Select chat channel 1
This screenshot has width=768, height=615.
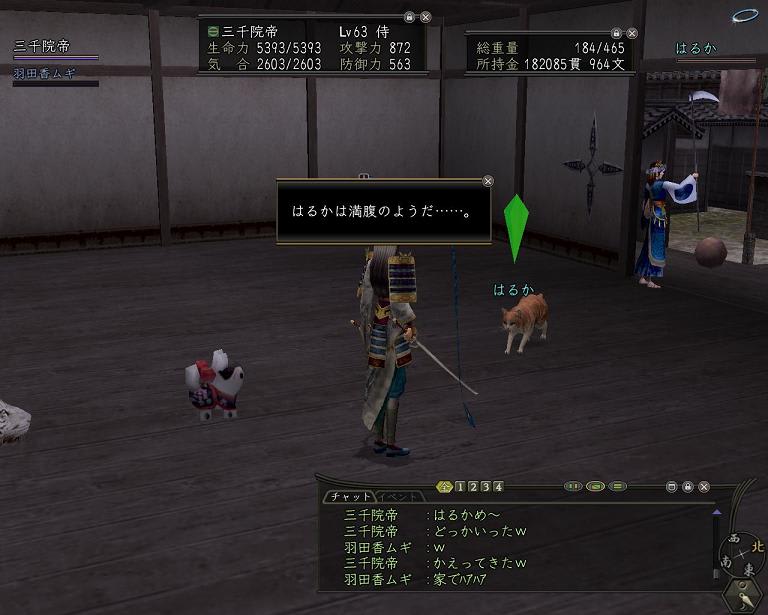point(459,487)
